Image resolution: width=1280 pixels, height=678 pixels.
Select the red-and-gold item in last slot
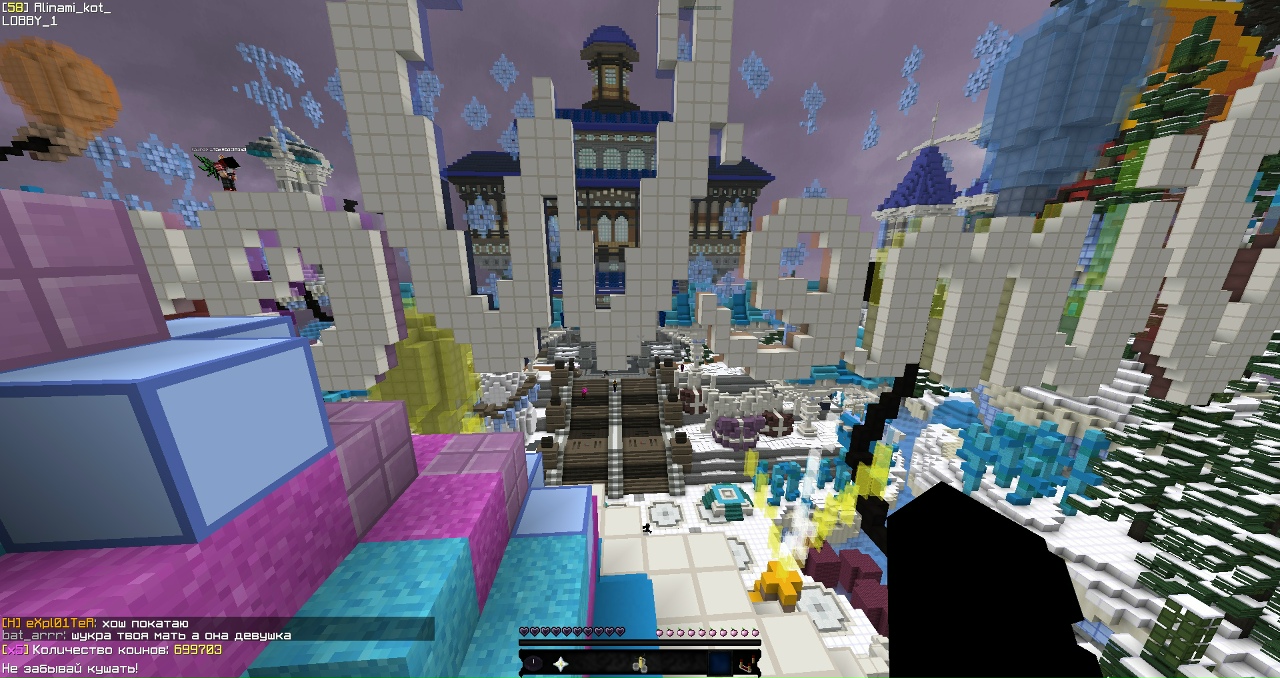tap(746, 663)
